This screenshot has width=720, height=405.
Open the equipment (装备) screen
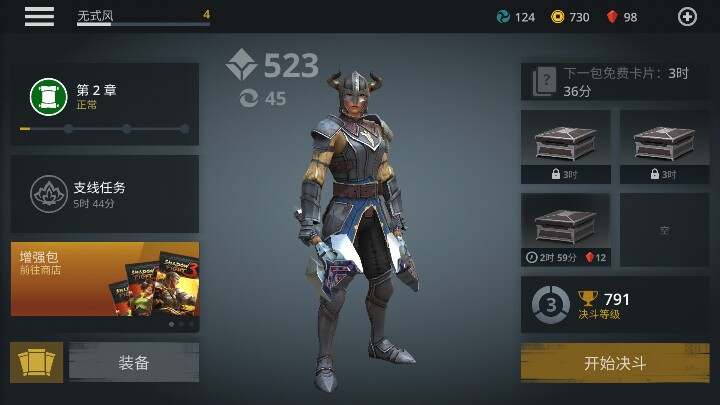(x=133, y=363)
